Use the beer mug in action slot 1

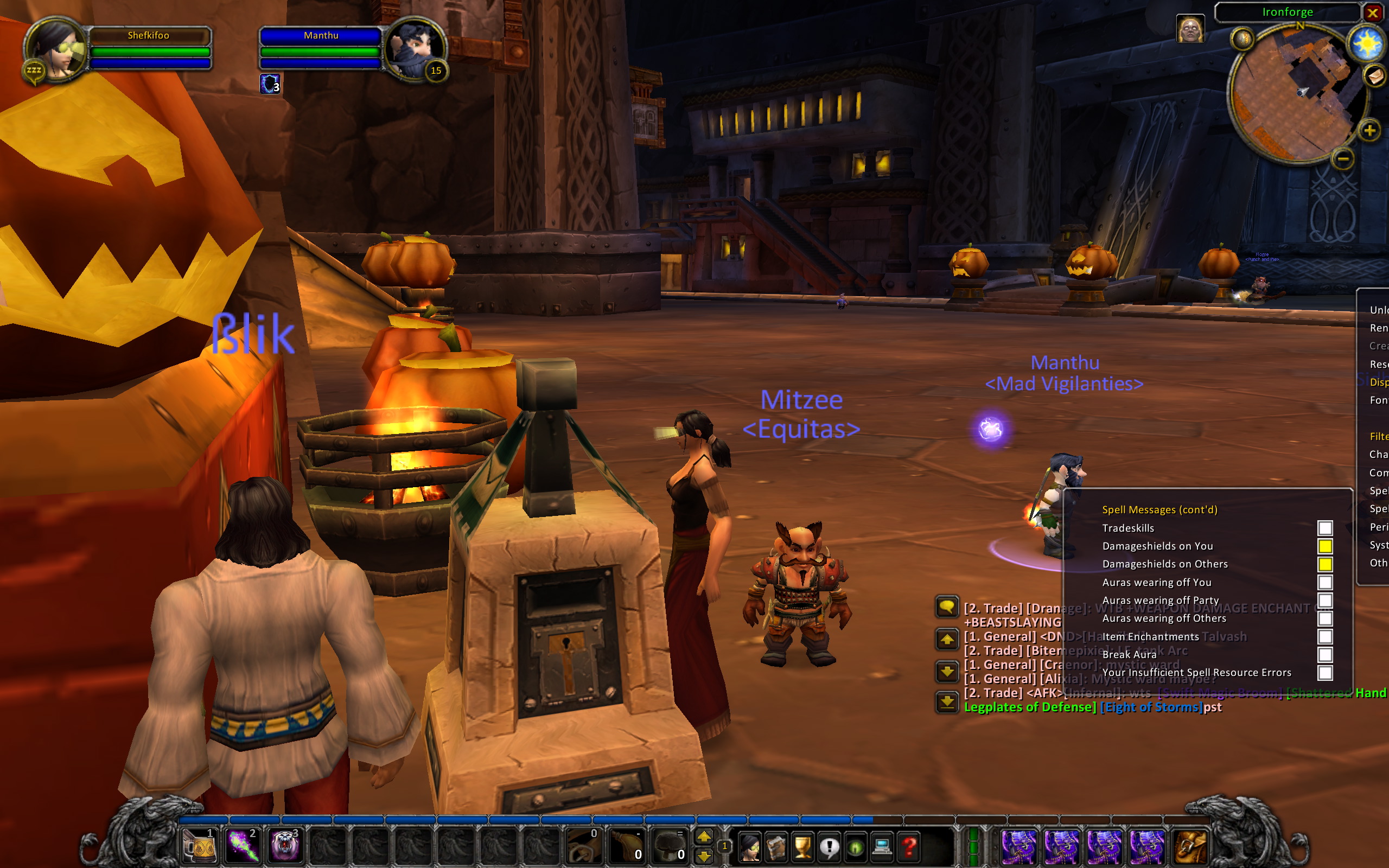pyautogui.click(x=199, y=846)
